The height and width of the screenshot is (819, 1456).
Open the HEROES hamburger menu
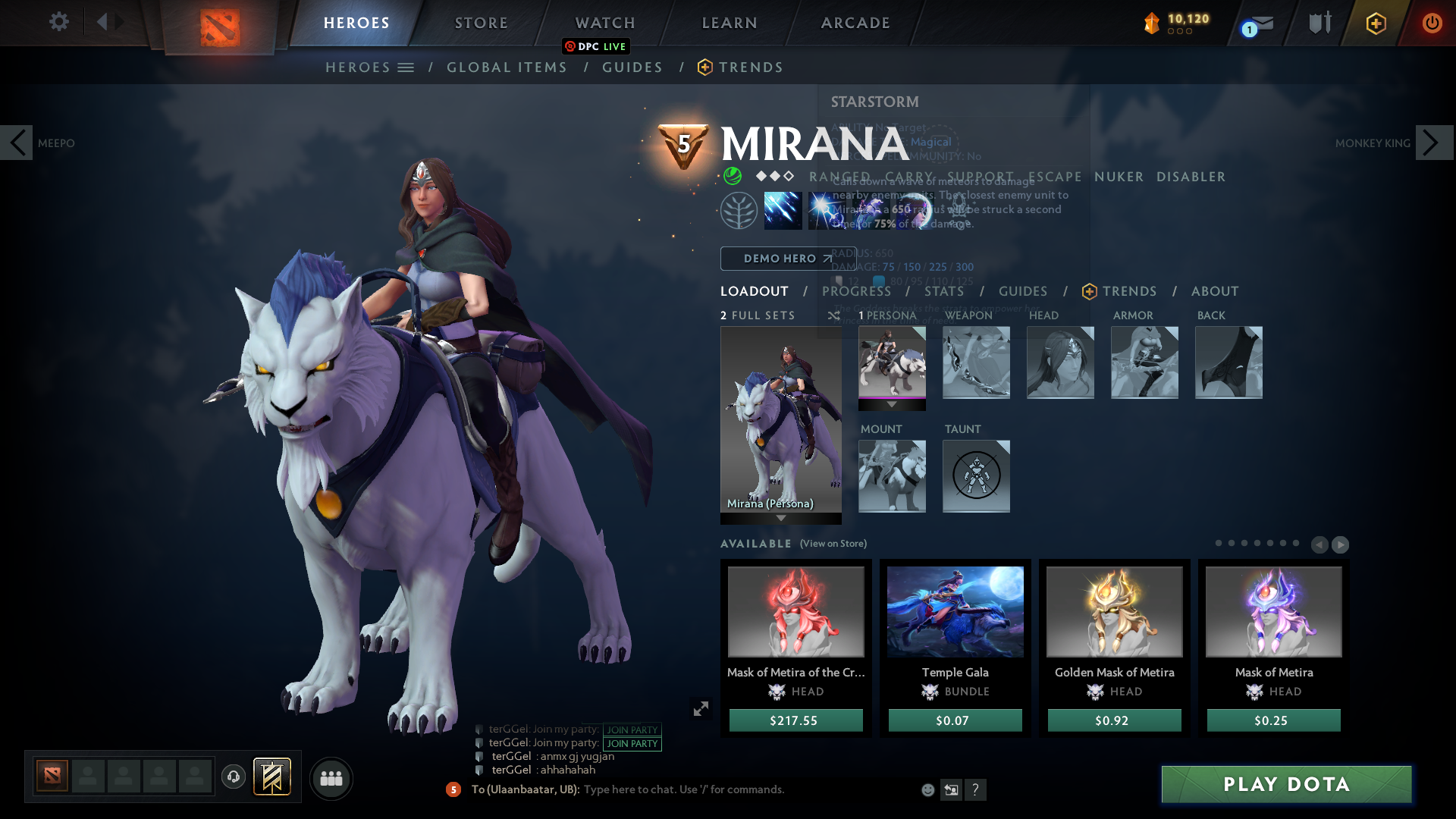(x=407, y=67)
